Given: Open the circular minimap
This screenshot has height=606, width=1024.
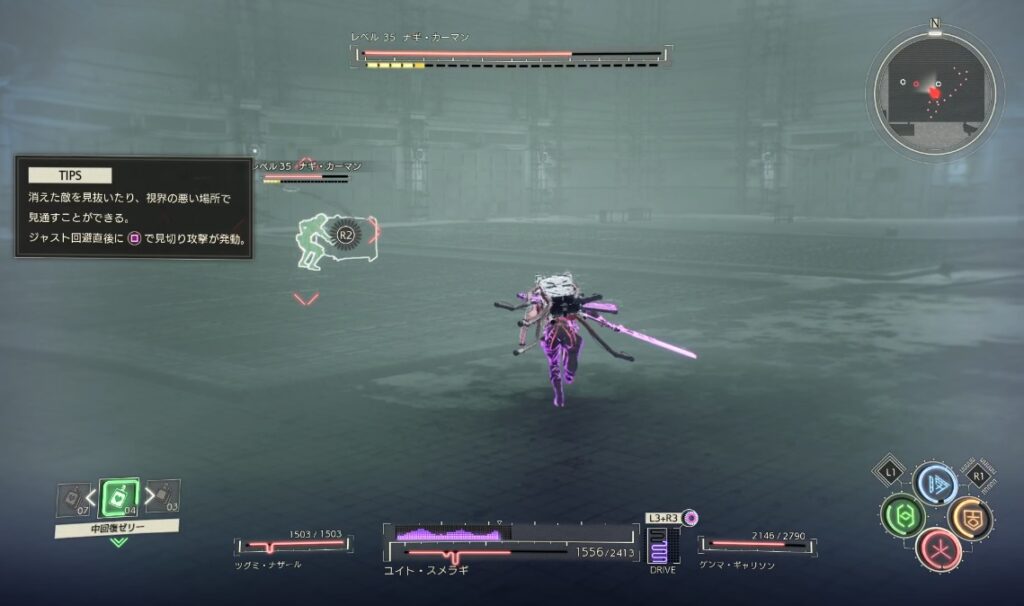Looking at the screenshot, I should pos(934,91).
